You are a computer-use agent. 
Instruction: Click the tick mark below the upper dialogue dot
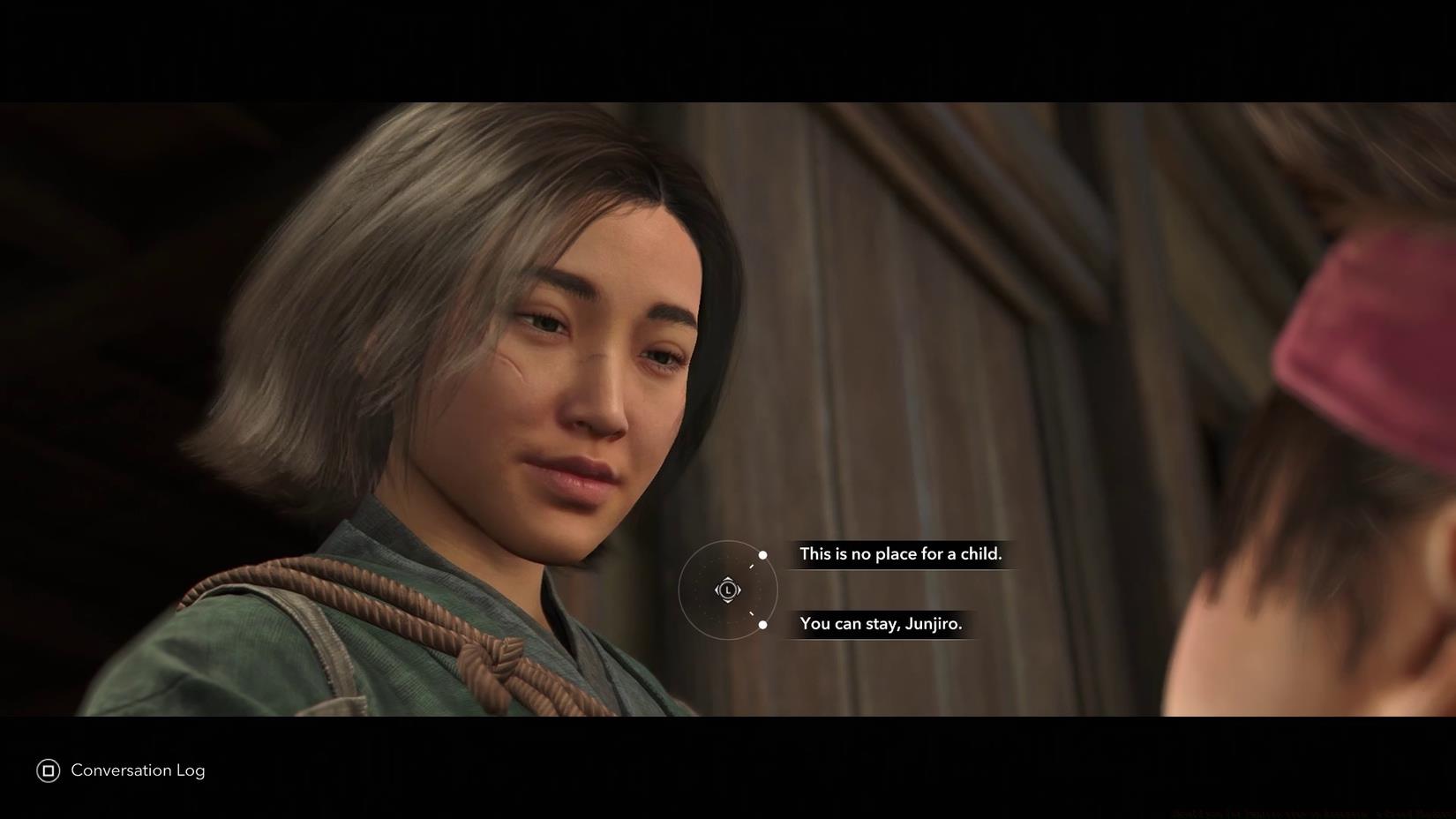point(751,566)
